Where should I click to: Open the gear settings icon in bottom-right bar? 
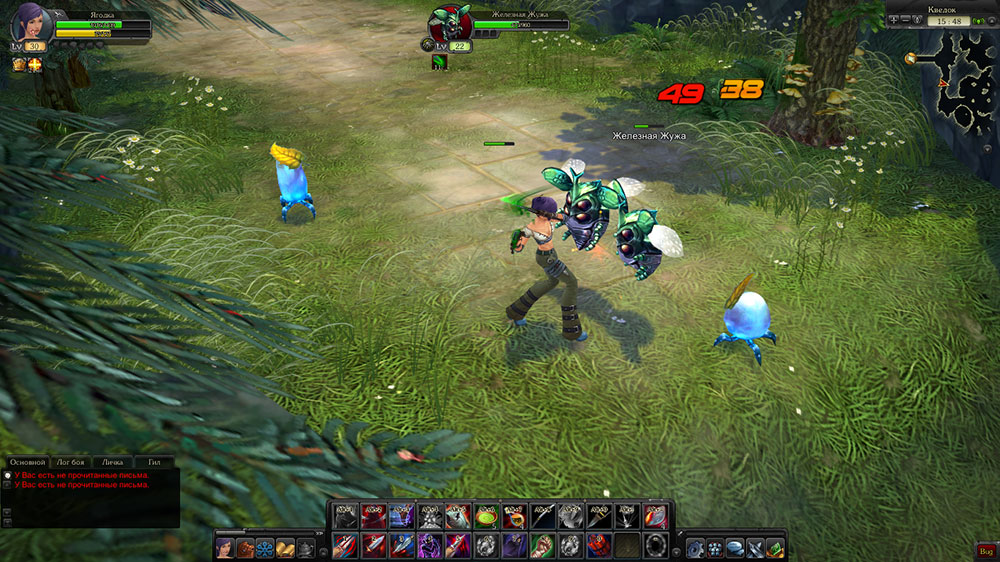pos(695,548)
